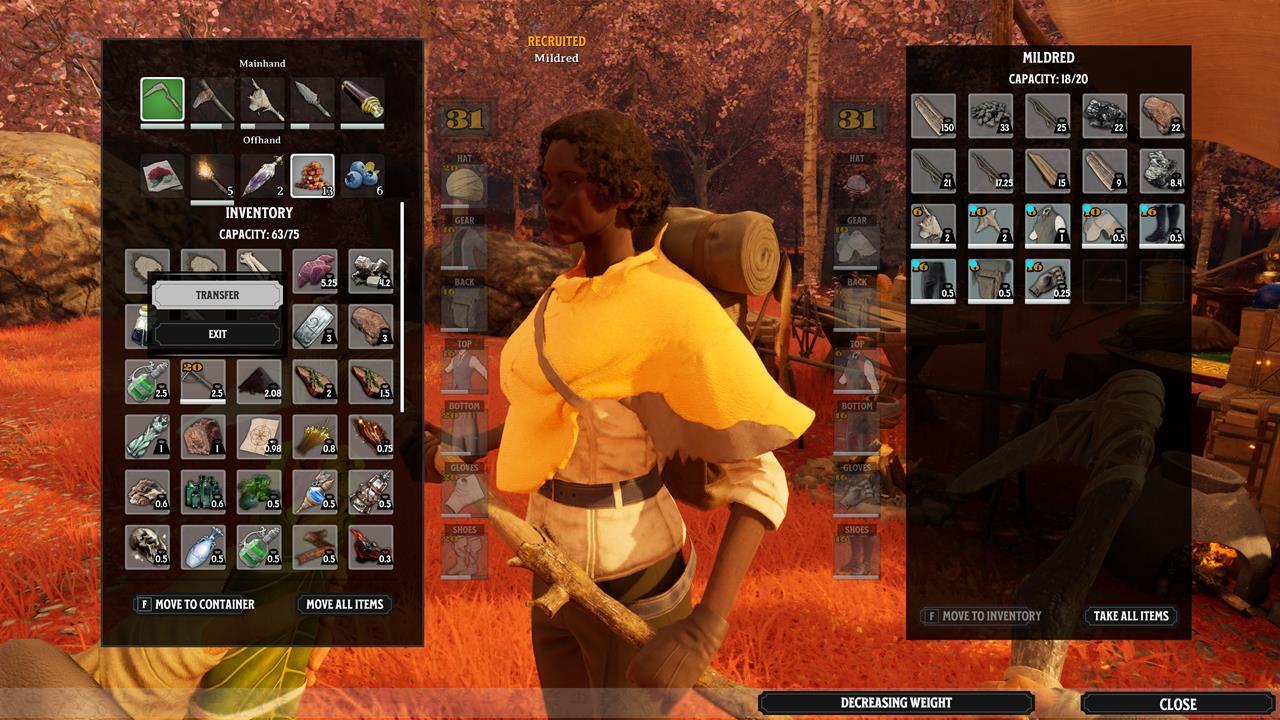Choose EXIT from the context menu
1280x720 pixels.
pos(217,333)
